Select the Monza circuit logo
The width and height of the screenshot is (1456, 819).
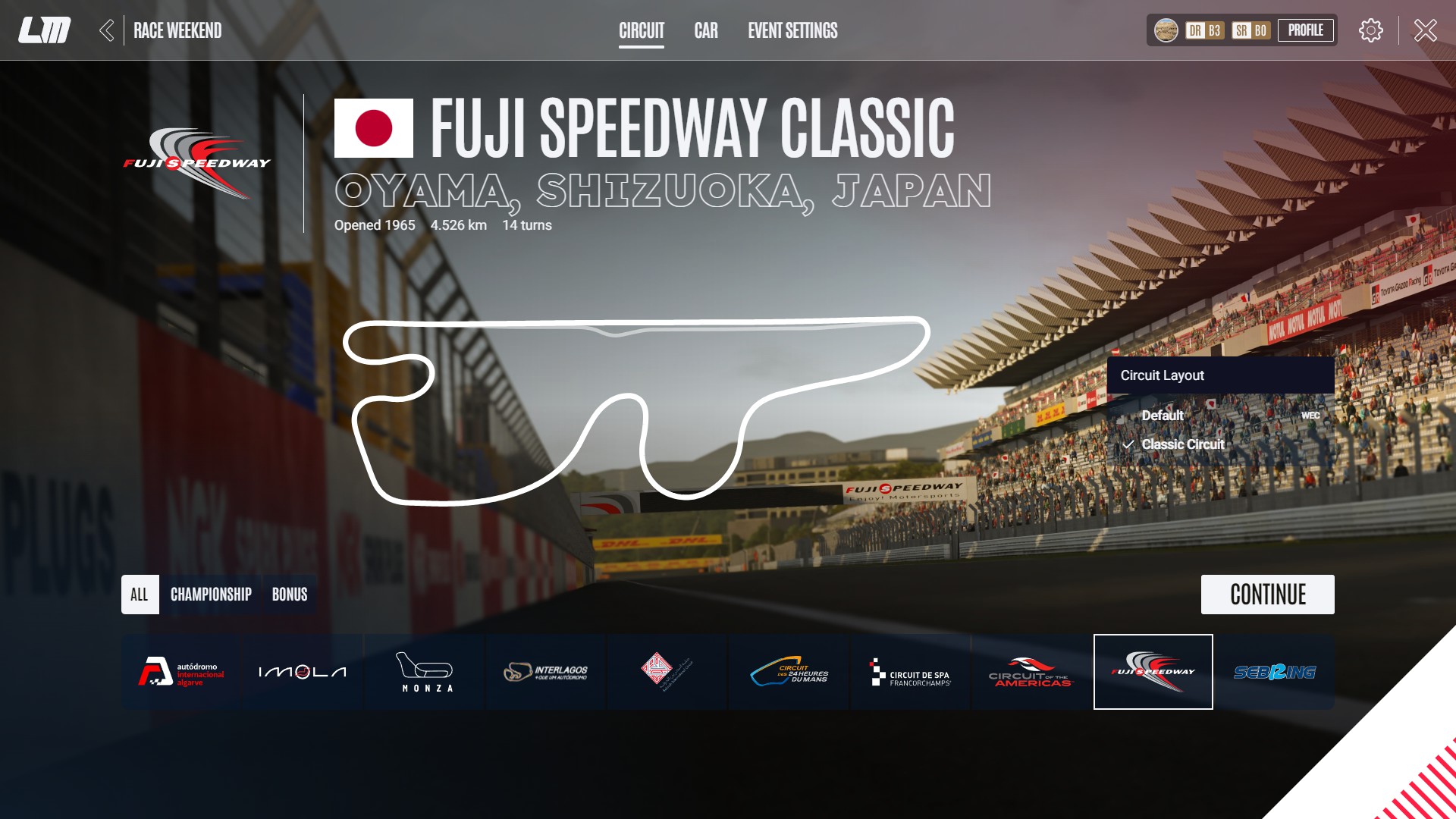(x=422, y=672)
